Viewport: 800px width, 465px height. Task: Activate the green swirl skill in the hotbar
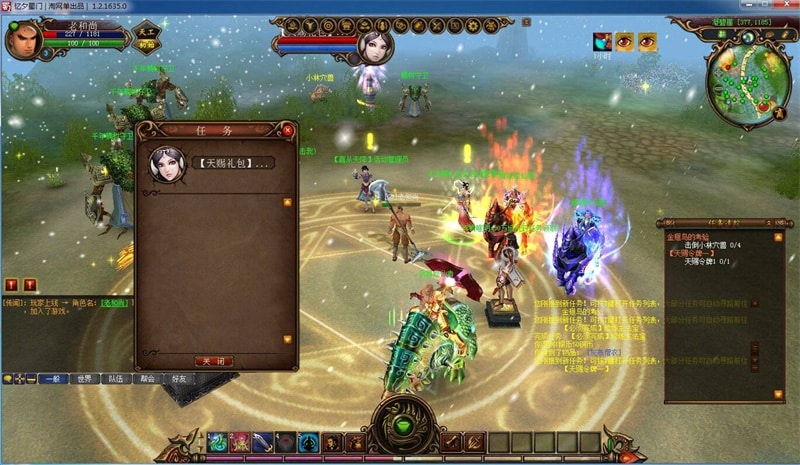[217, 441]
